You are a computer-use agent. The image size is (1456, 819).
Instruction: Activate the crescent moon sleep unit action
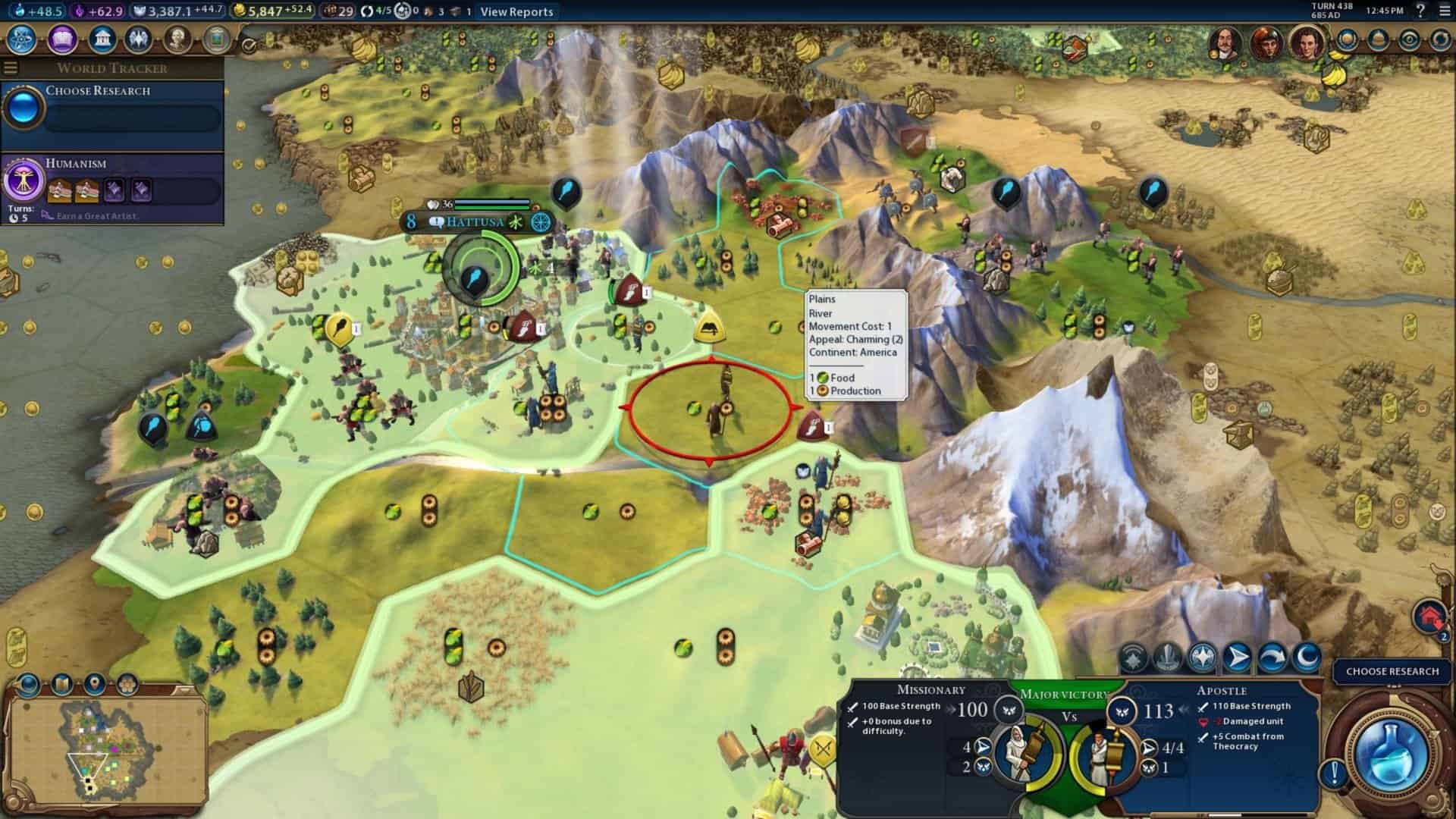point(1306,657)
